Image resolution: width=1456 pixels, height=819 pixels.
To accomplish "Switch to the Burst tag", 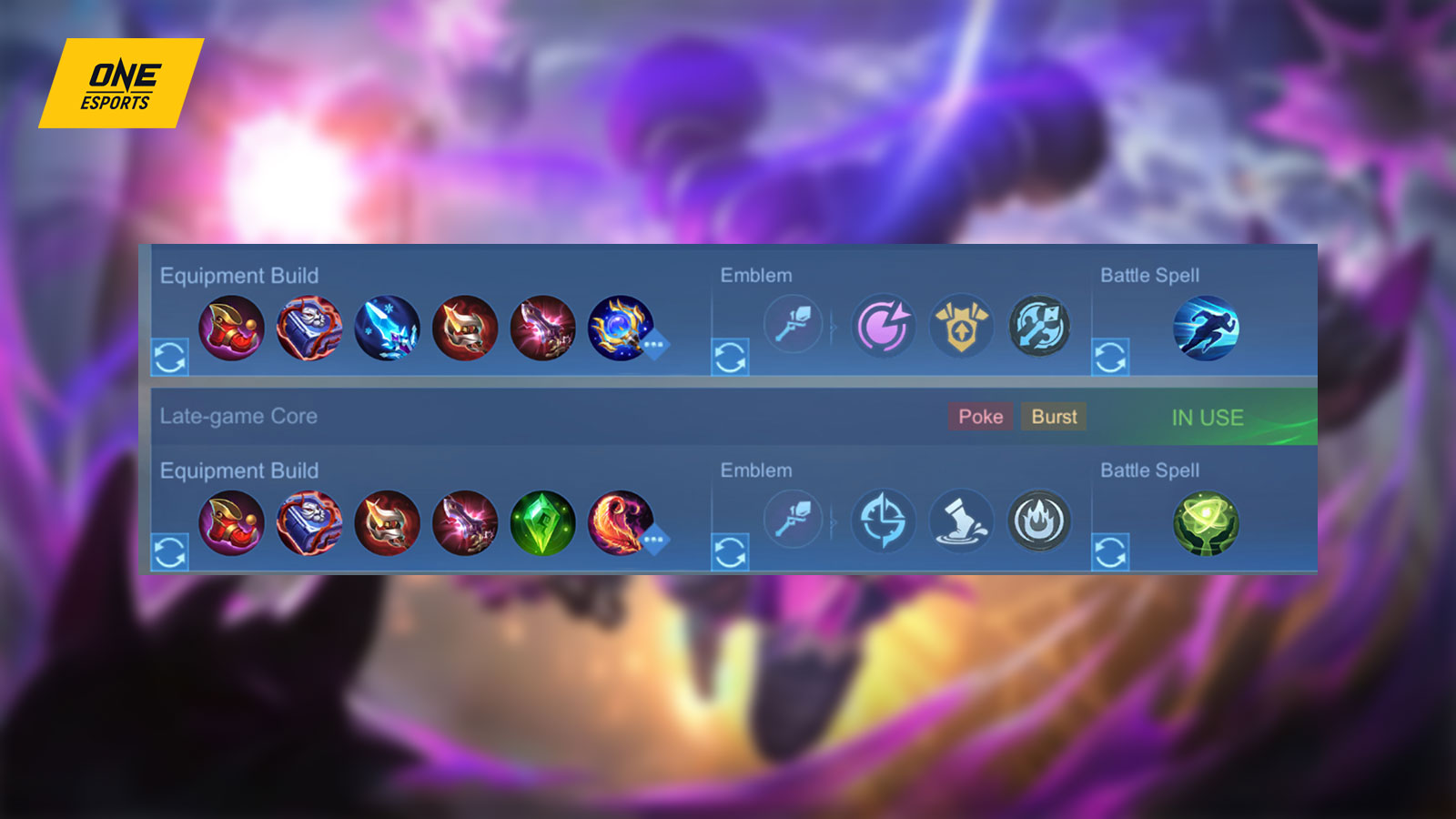I will pyautogui.click(x=1053, y=417).
